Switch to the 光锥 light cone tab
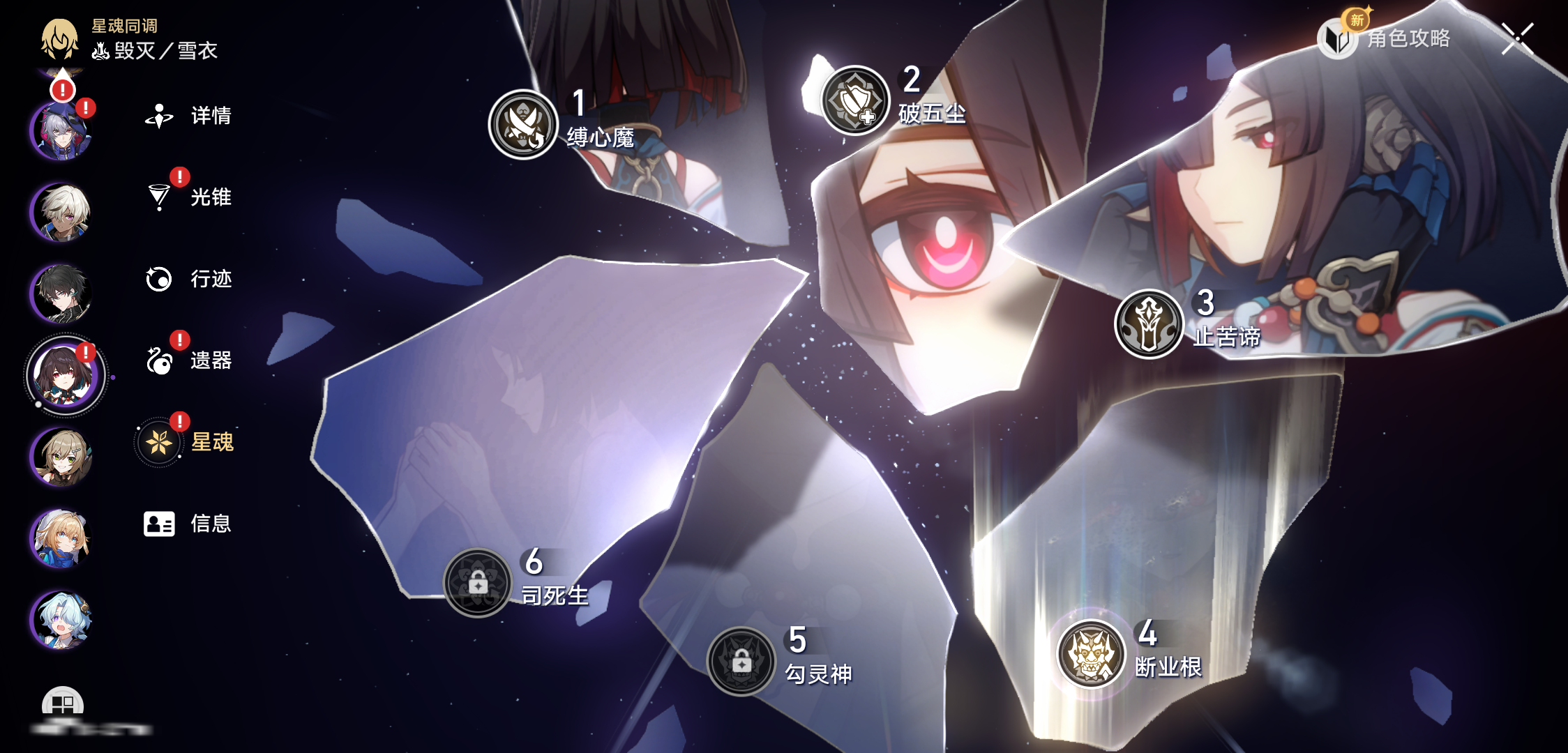Screen dimensions: 1568x753 [x=188, y=197]
